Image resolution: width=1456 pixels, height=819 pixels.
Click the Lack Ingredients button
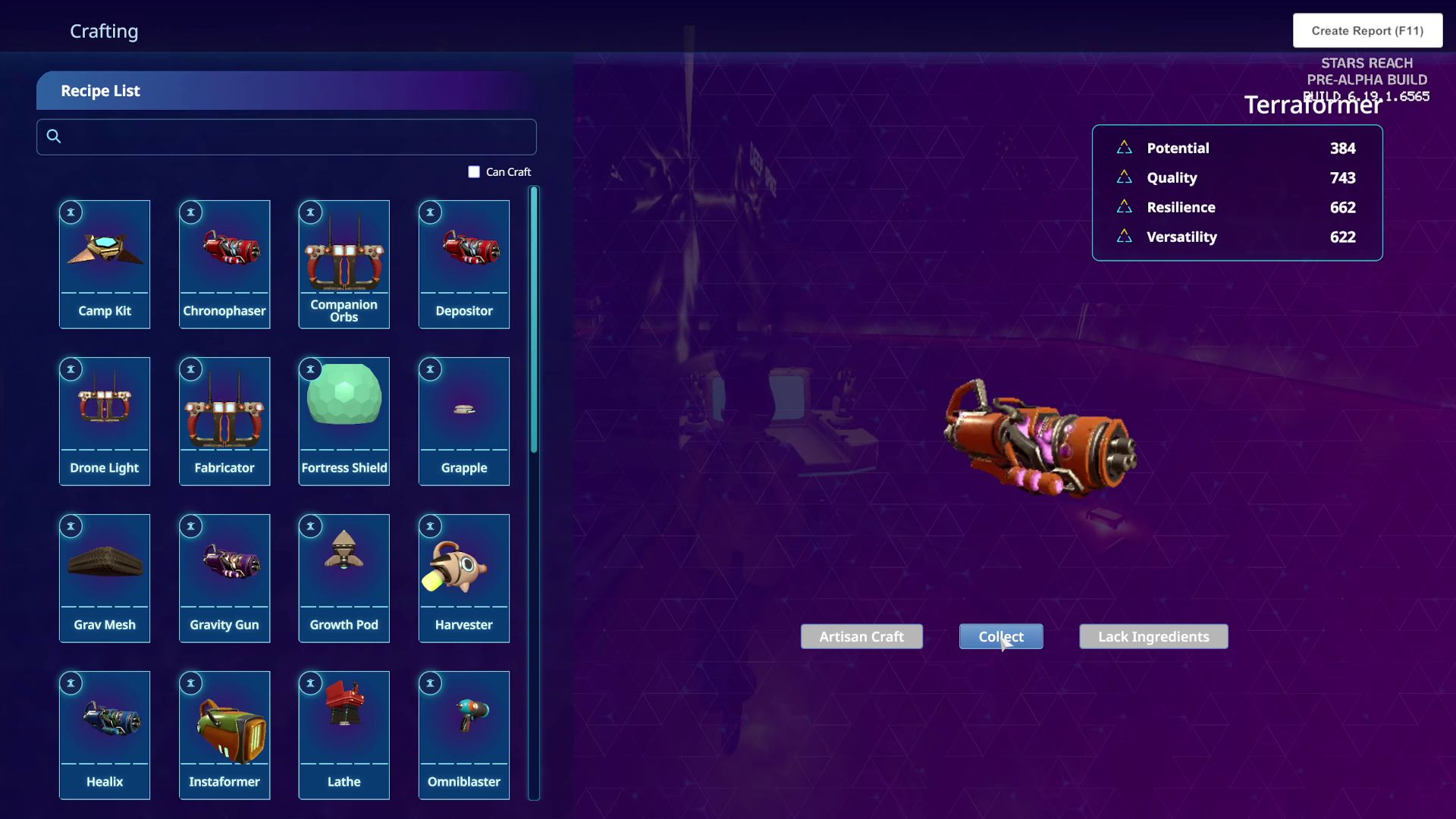tap(1153, 637)
